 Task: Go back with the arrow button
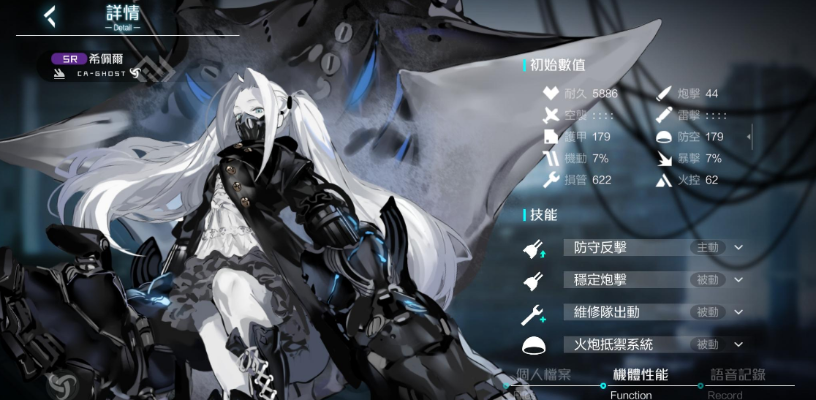[49, 14]
